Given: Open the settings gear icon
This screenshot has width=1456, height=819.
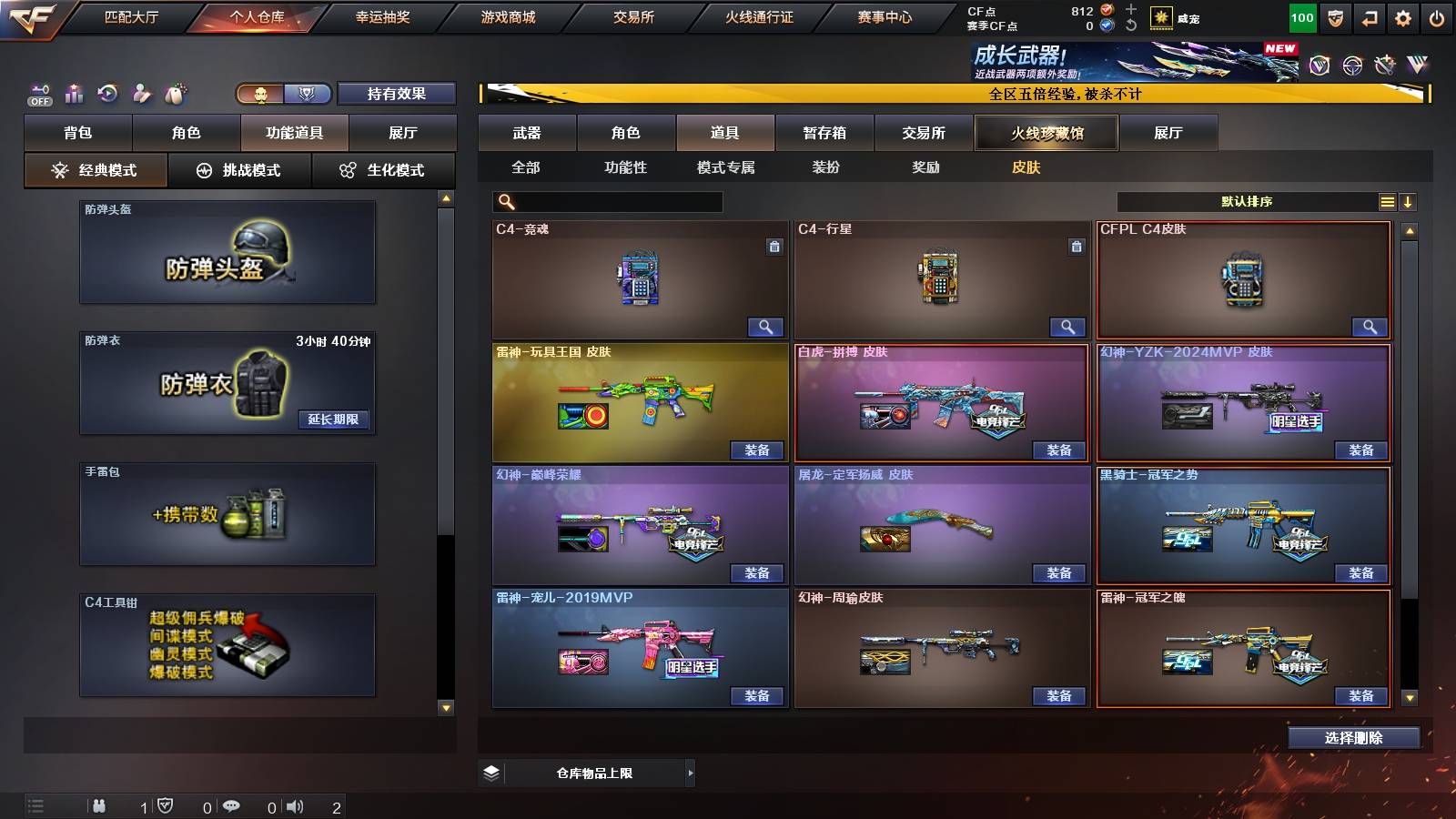Looking at the screenshot, I should coord(1401,17).
